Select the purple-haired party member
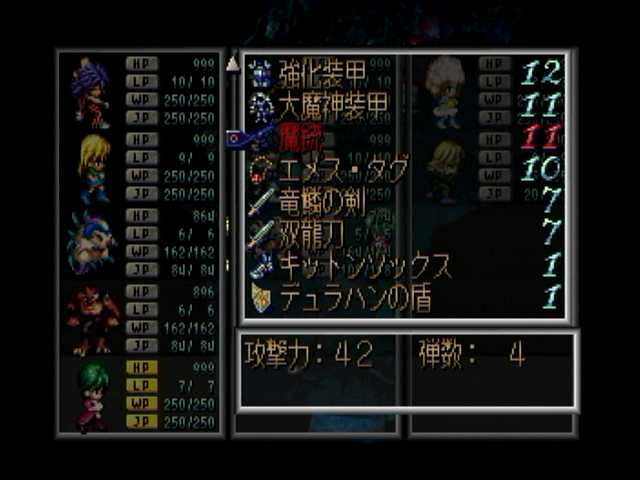 click(x=91, y=94)
